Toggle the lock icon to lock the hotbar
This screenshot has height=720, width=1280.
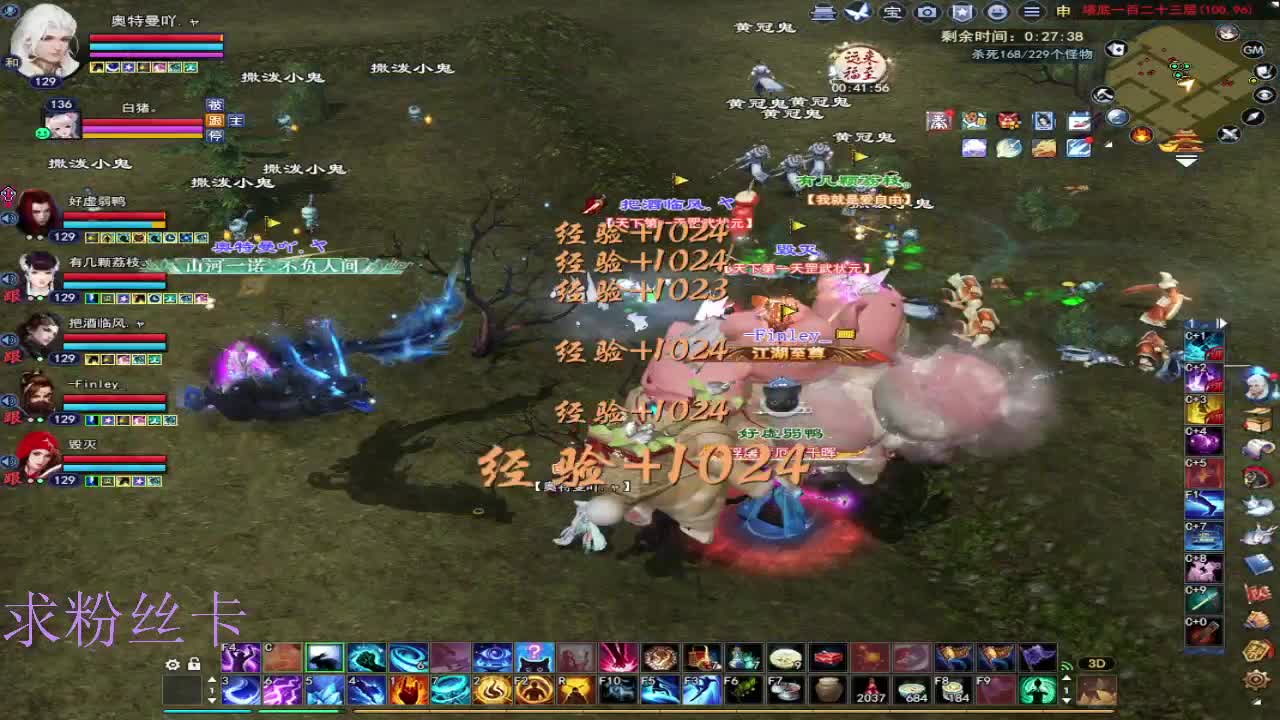[x=194, y=663]
